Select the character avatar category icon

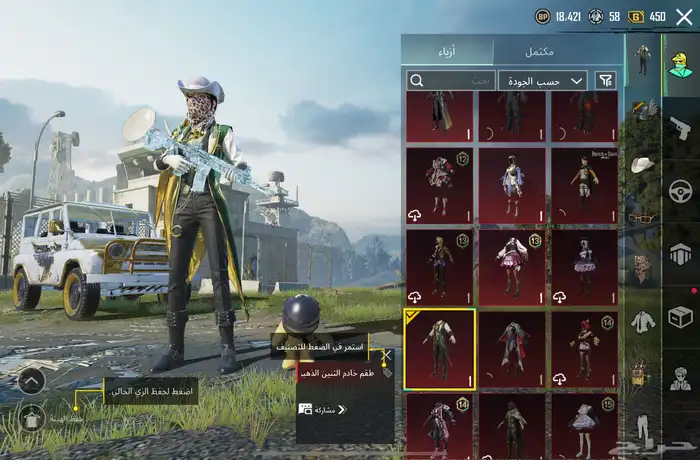(x=680, y=63)
